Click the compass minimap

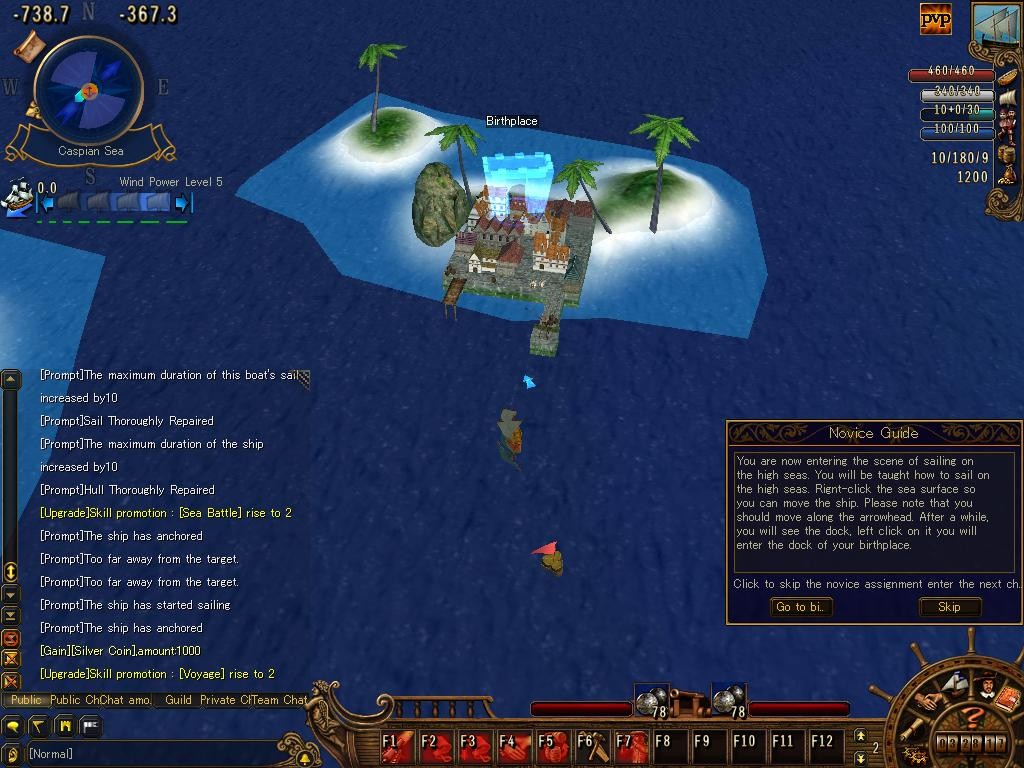tap(89, 91)
